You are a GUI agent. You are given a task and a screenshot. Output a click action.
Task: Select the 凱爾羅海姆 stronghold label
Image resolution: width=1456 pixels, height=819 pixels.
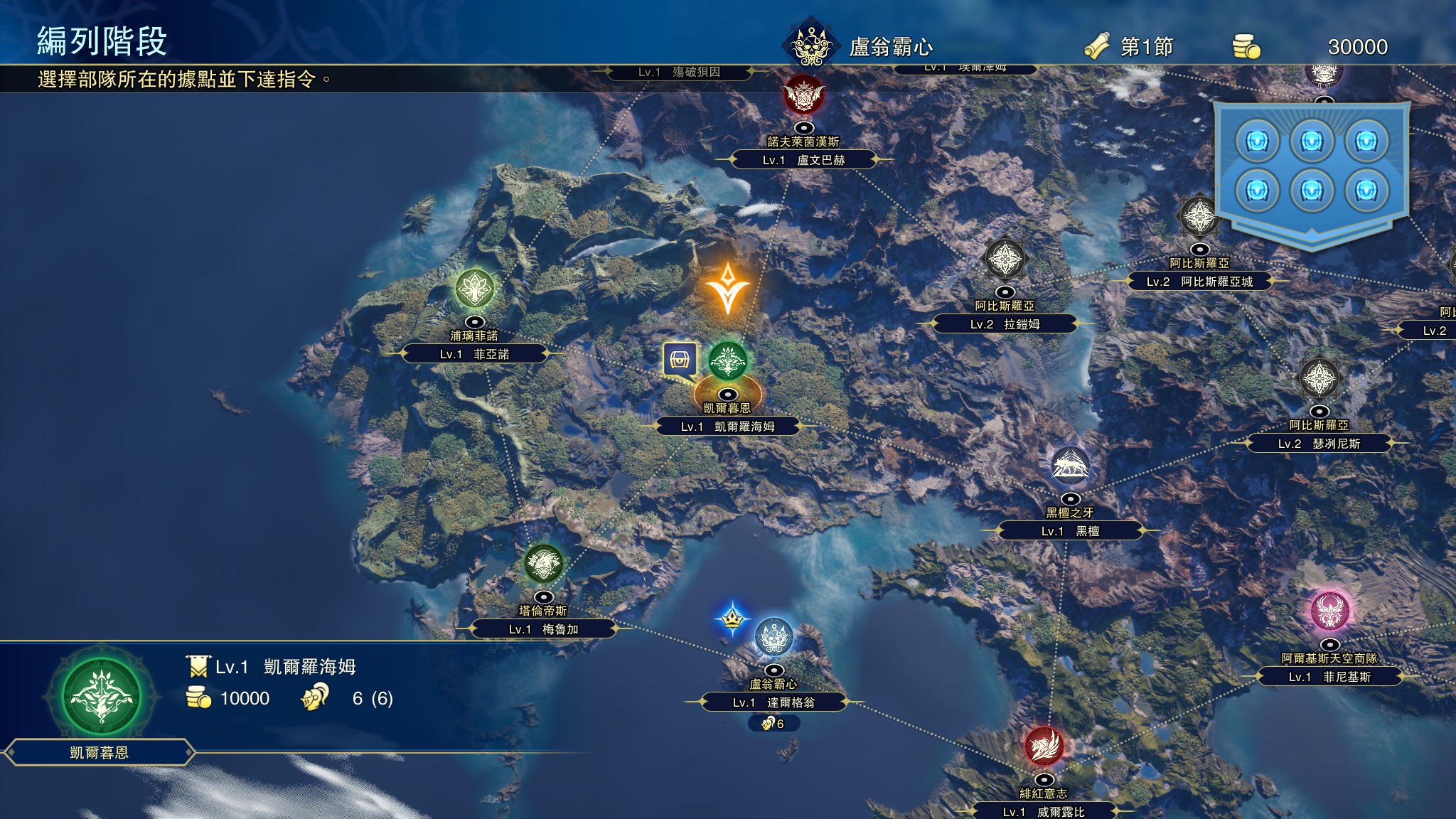point(728,427)
